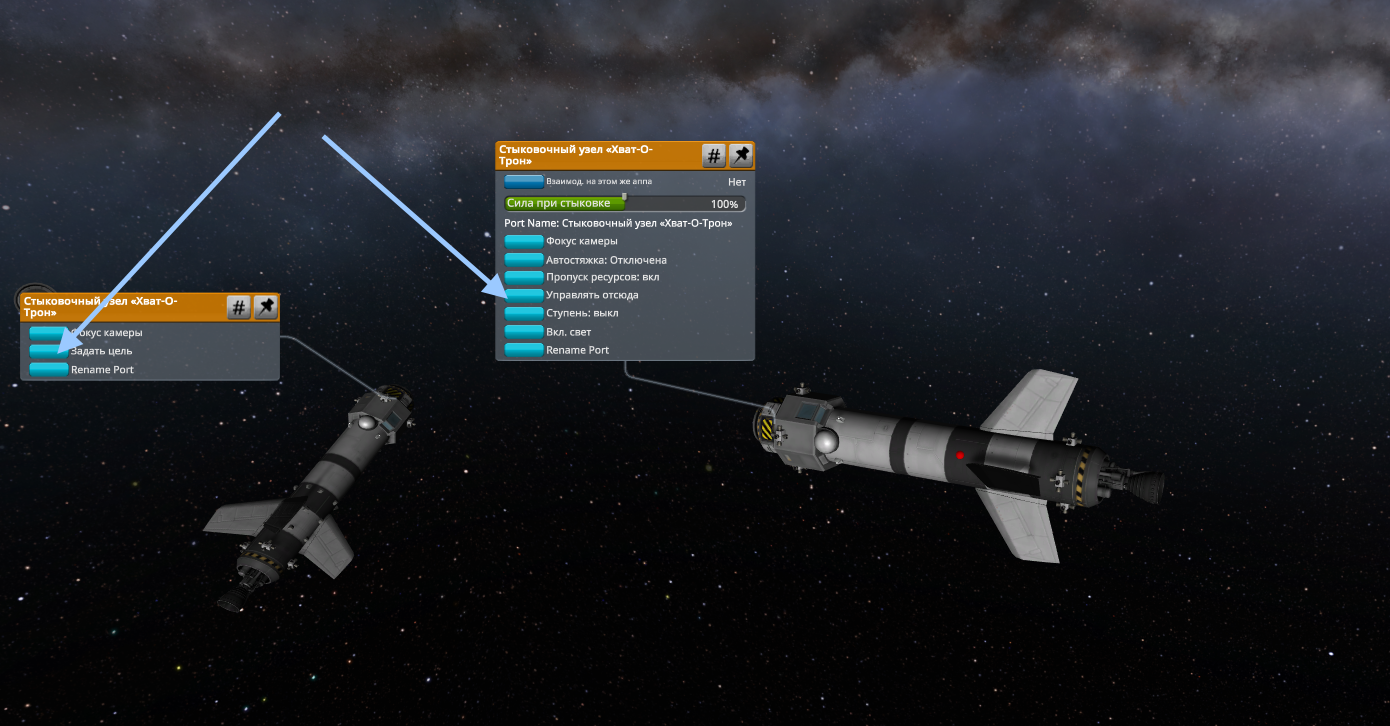Screen dimensions: 1390x726
Task: Pin the window containing the Задать цель button
Action: 265,307
